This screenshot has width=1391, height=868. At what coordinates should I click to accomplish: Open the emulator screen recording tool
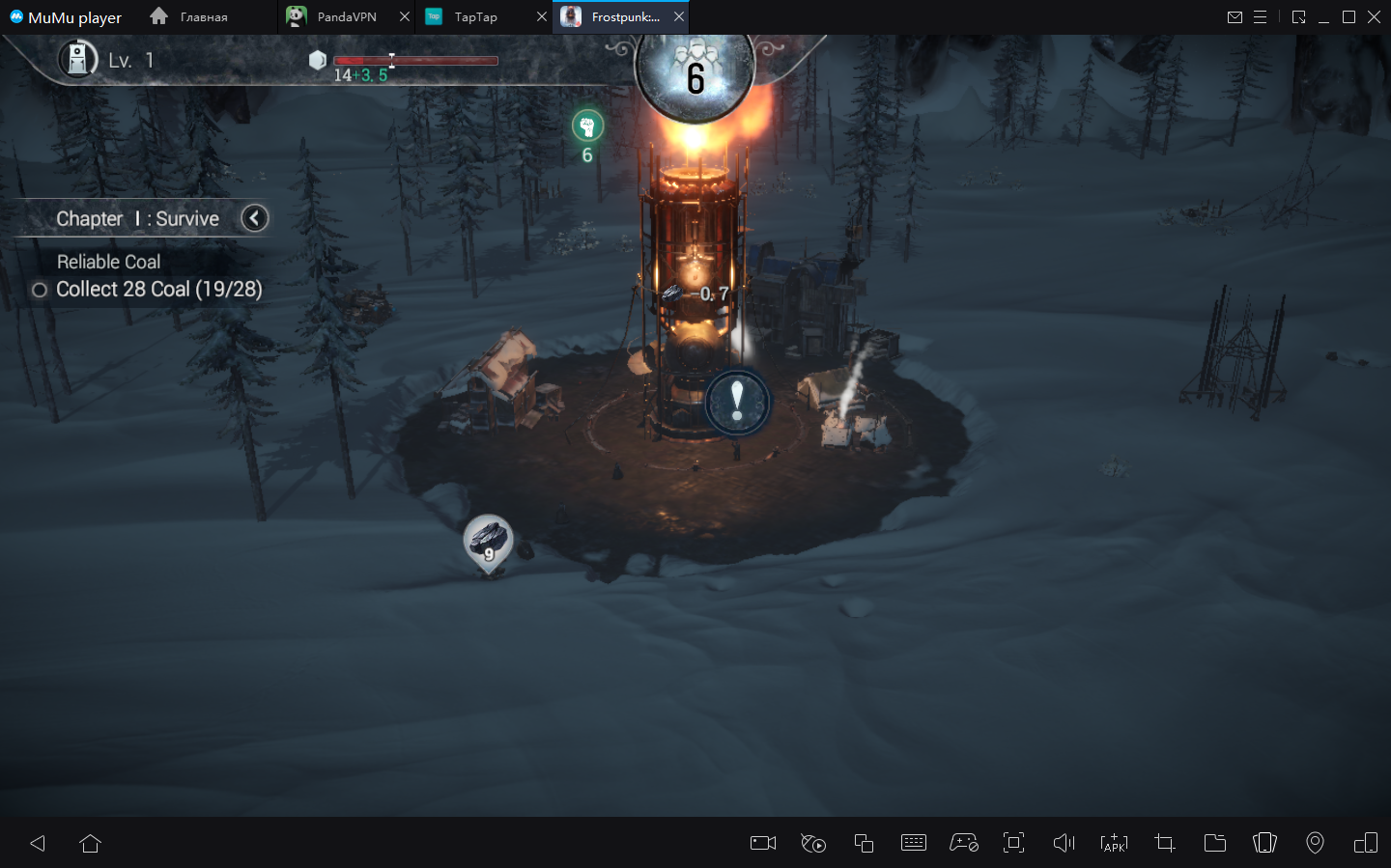point(763,843)
